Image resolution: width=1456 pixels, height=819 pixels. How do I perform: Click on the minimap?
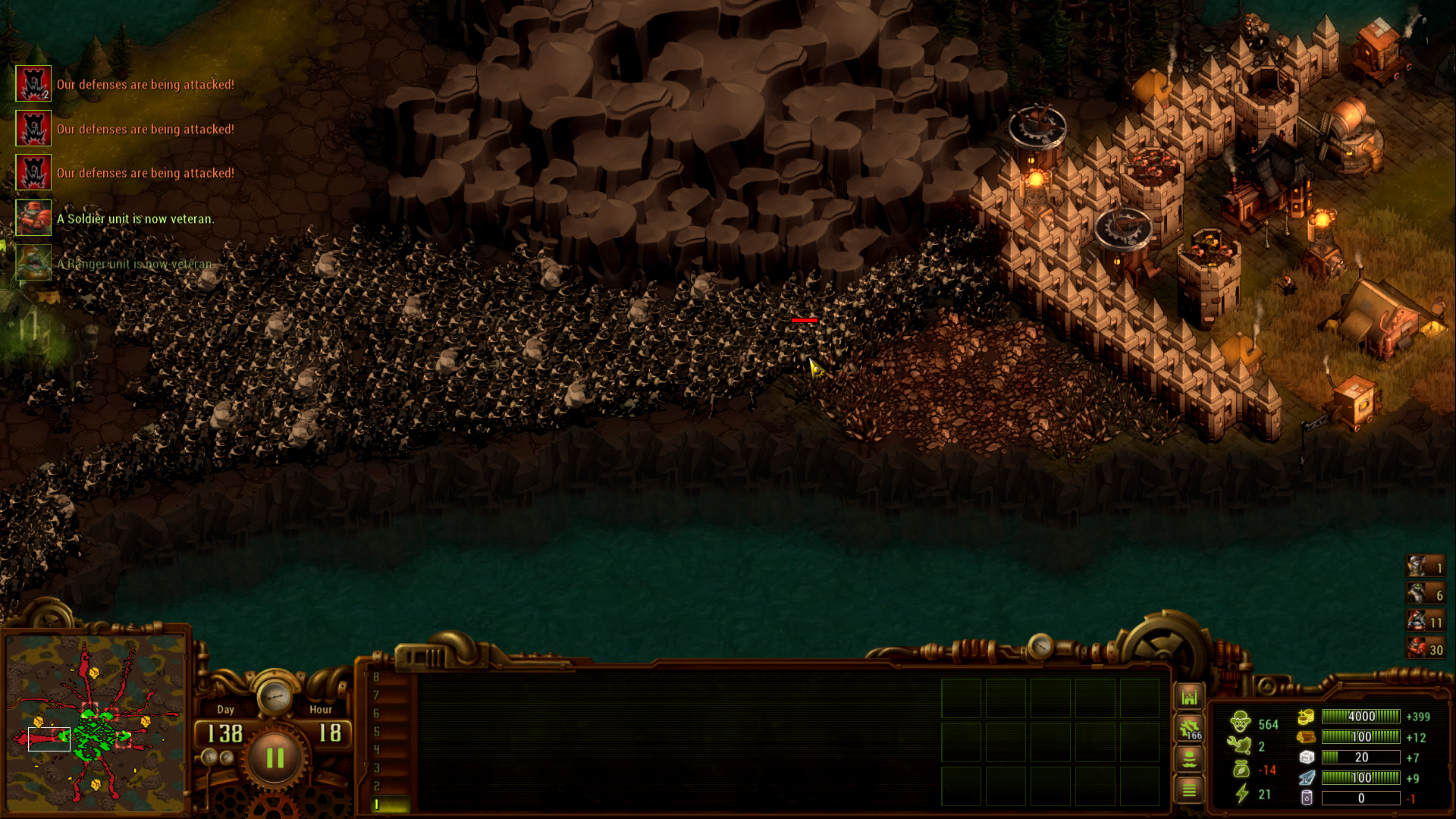[x=95, y=723]
